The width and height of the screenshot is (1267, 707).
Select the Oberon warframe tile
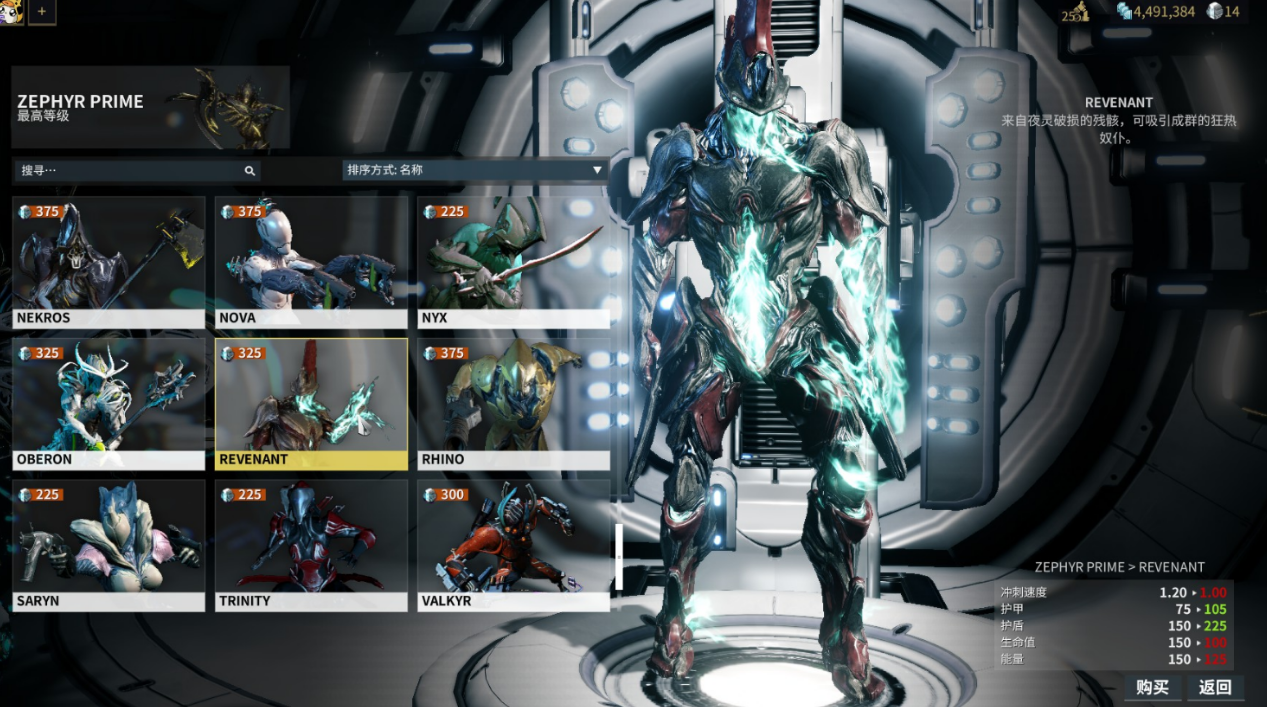[x=108, y=404]
